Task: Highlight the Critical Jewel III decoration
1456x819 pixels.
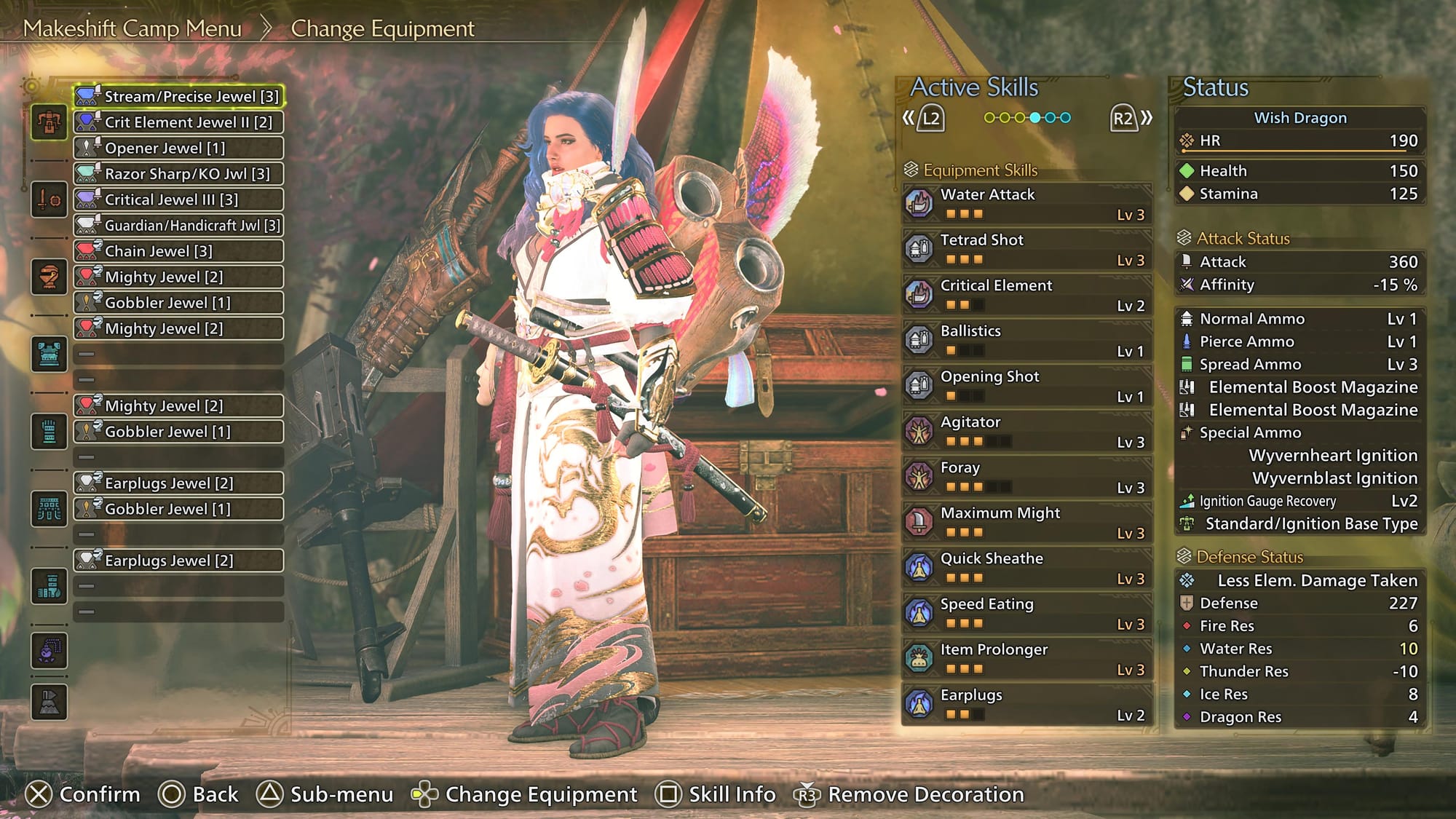Action: coord(178,199)
